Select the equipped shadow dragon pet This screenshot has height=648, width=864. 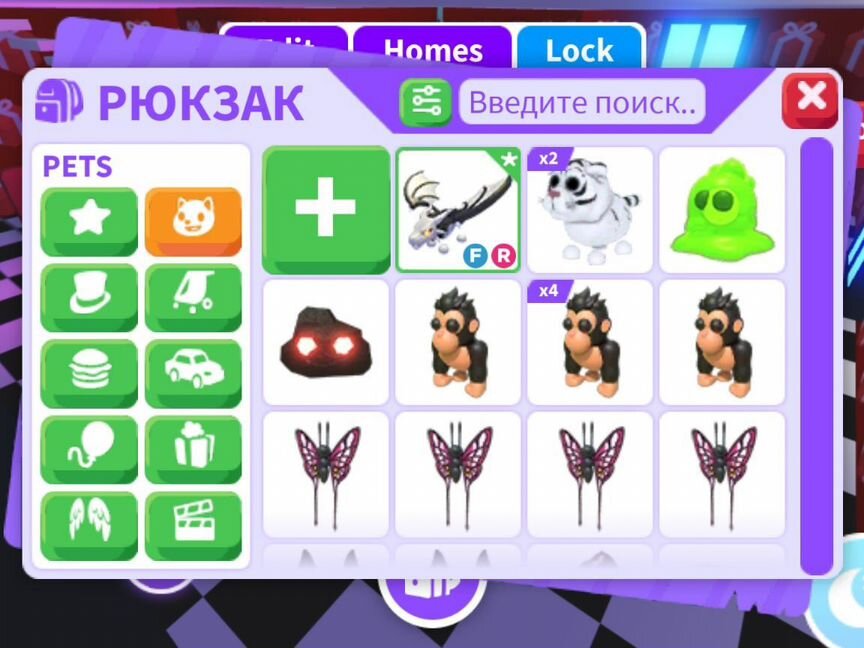coord(458,210)
